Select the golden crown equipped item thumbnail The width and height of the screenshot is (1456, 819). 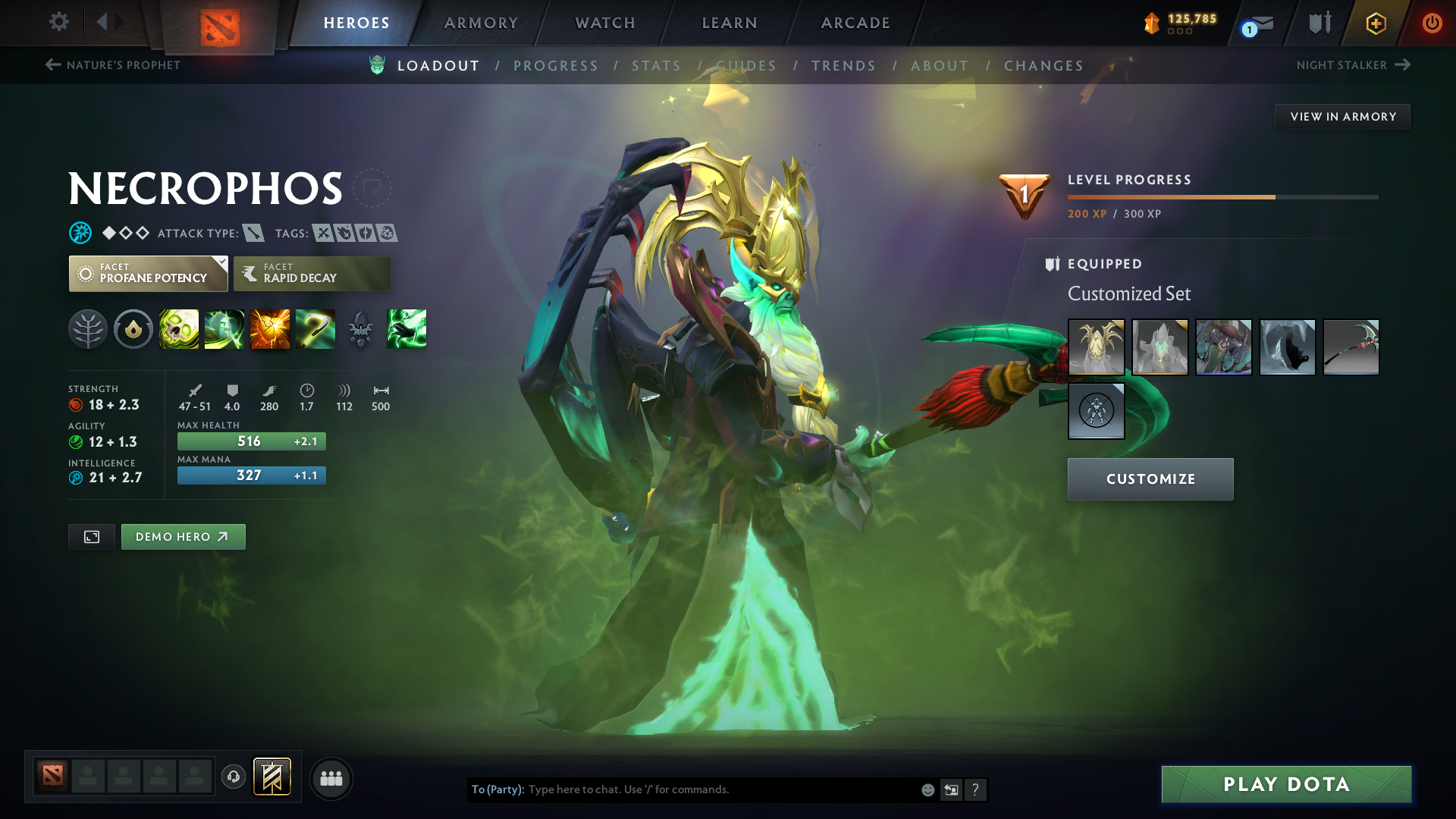pos(1097,347)
